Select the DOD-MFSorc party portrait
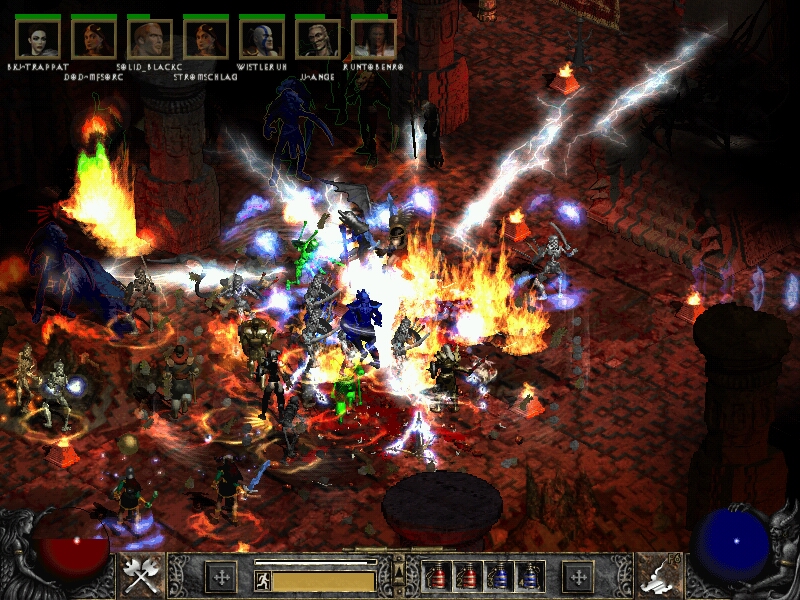The height and width of the screenshot is (600, 800). (94, 39)
